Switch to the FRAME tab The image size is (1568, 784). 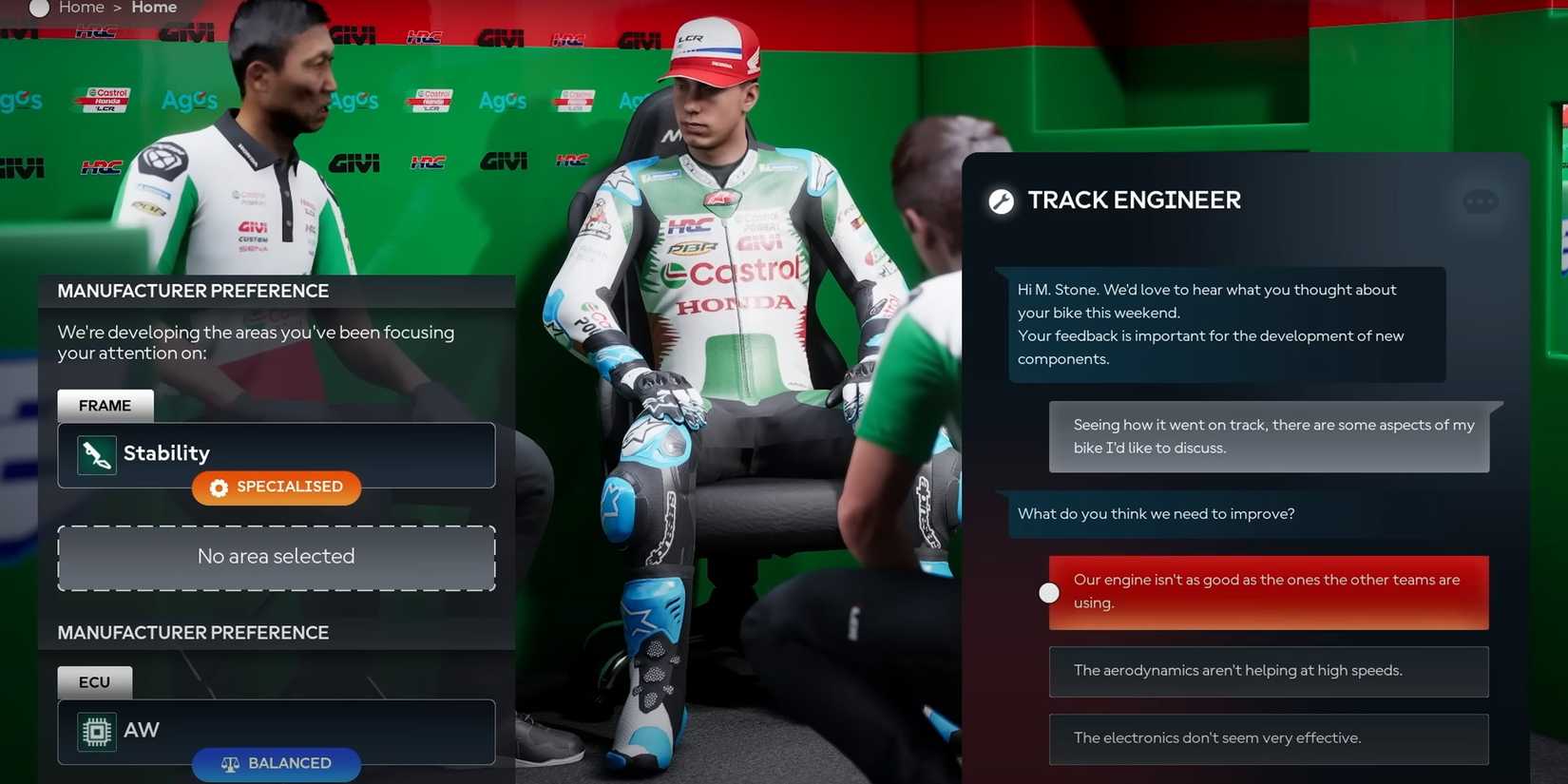point(105,405)
